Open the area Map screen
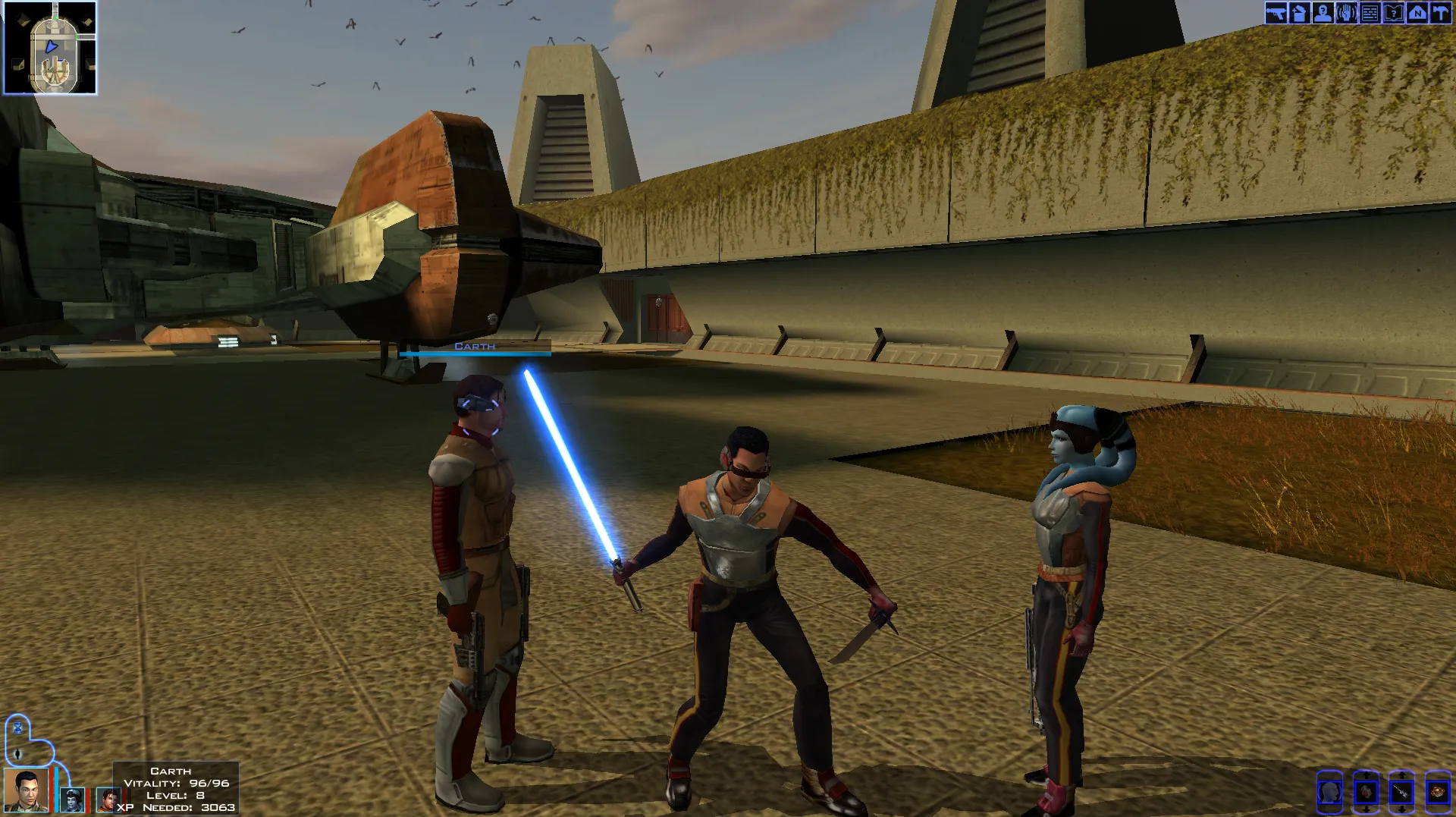The height and width of the screenshot is (817, 1456). pyautogui.click(x=1417, y=12)
